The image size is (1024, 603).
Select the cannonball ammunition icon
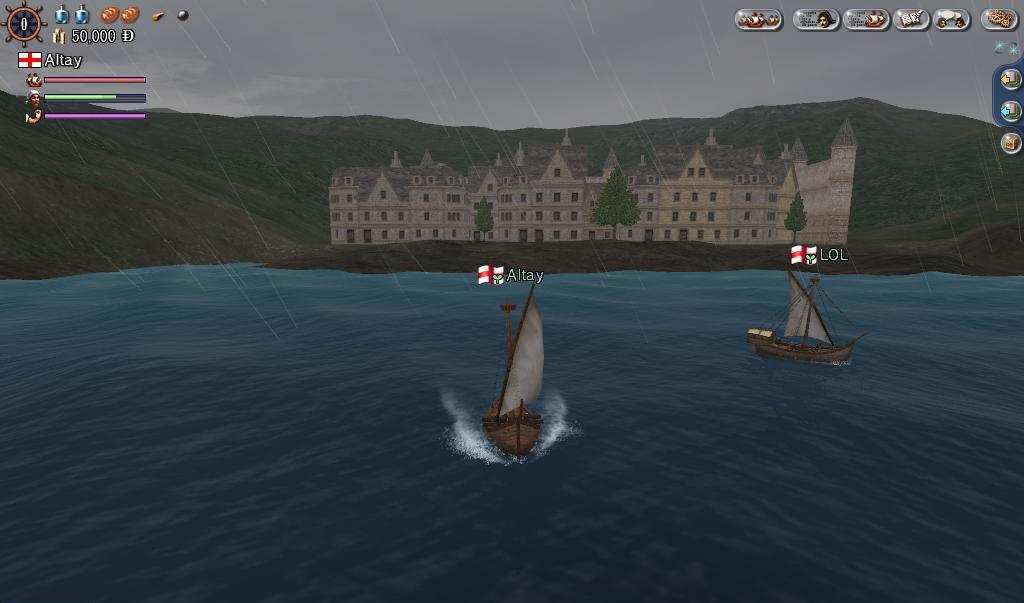[183, 15]
